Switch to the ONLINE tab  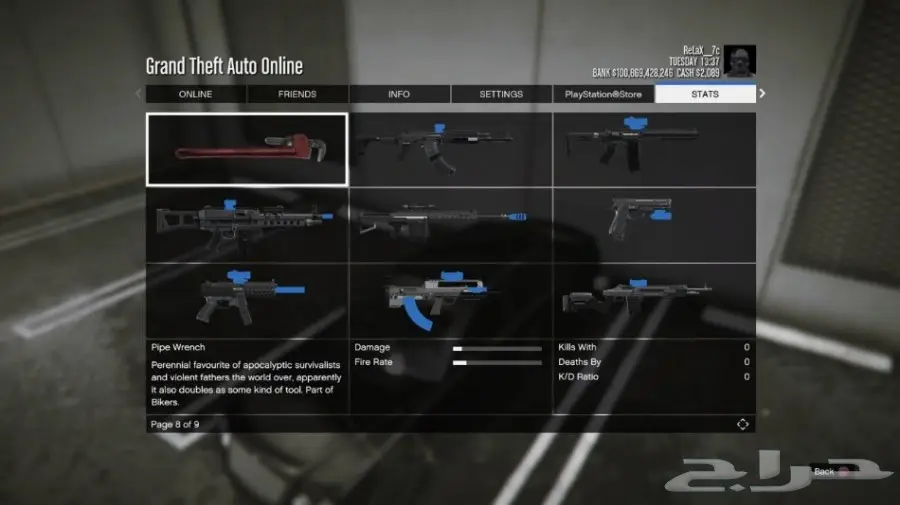click(195, 94)
